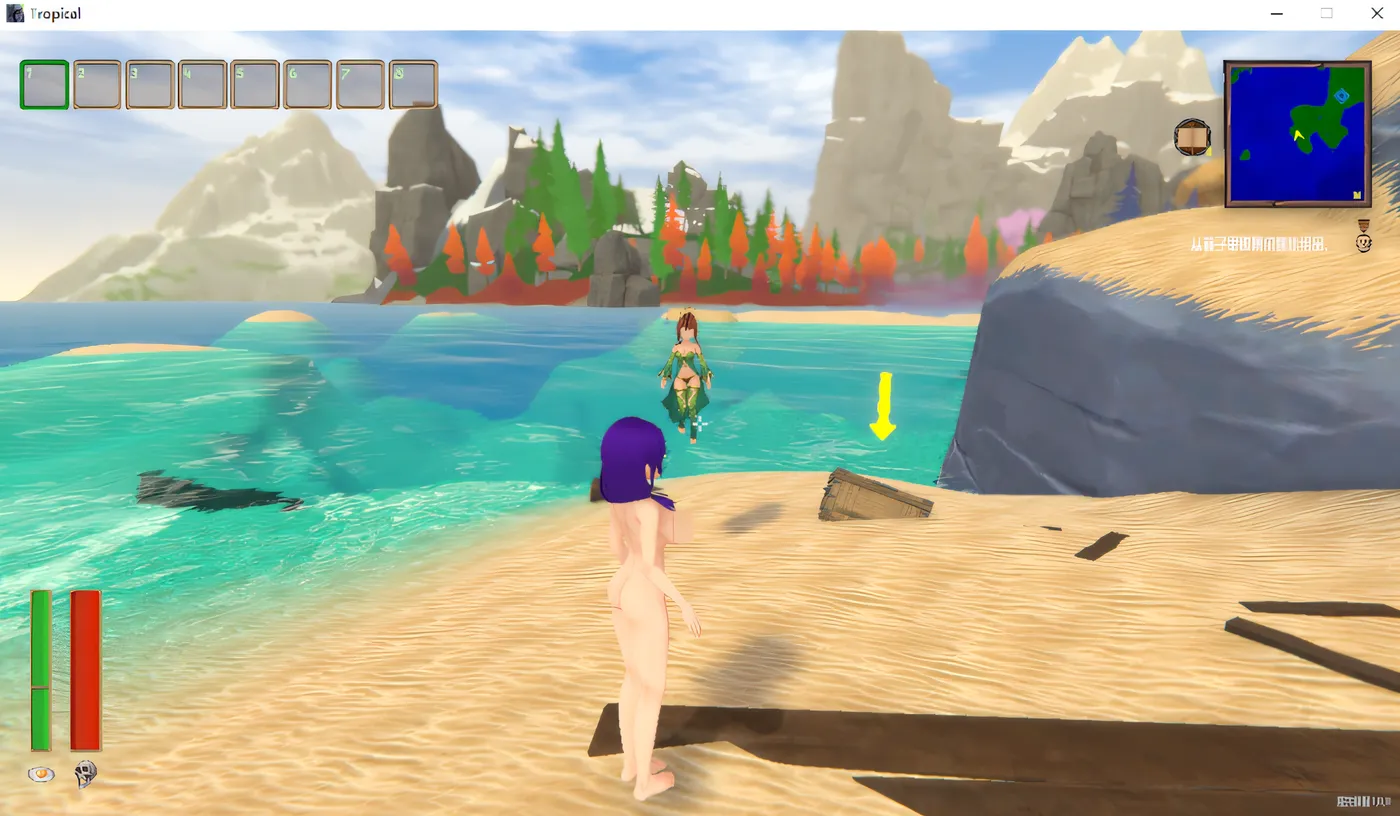Image resolution: width=1400 pixels, height=816 pixels.
Task: Click the blue diamond marker on minimap
Action: coord(1342,96)
